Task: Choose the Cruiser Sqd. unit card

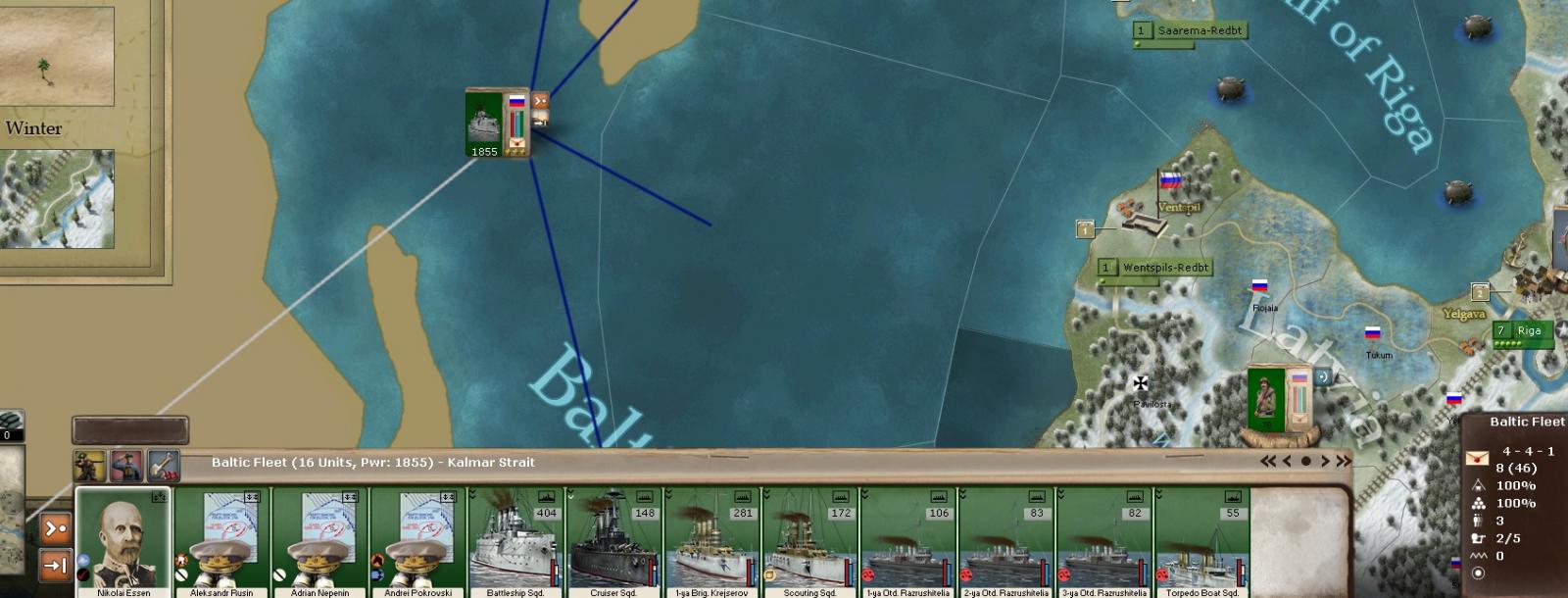Action: [613, 541]
